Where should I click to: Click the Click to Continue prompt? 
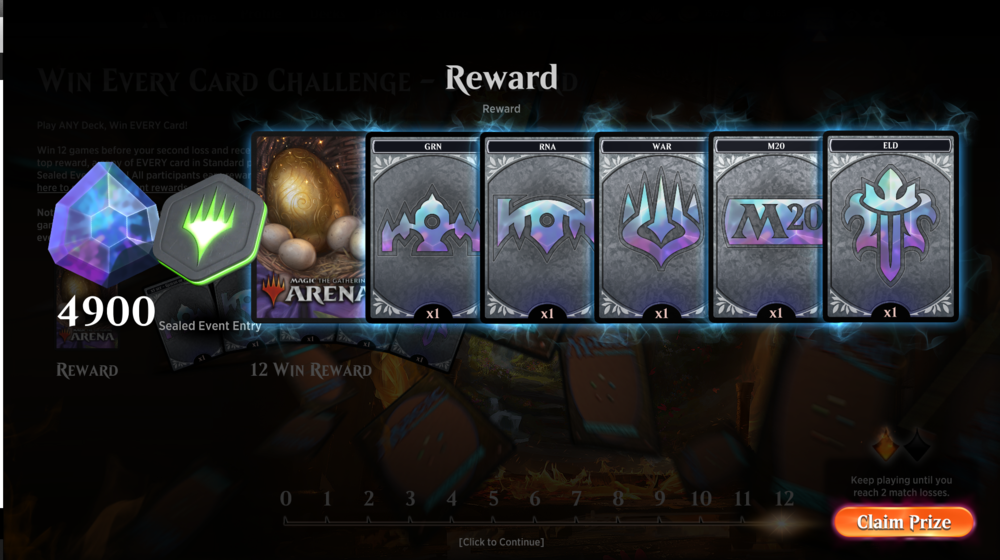[x=501, y=542]
